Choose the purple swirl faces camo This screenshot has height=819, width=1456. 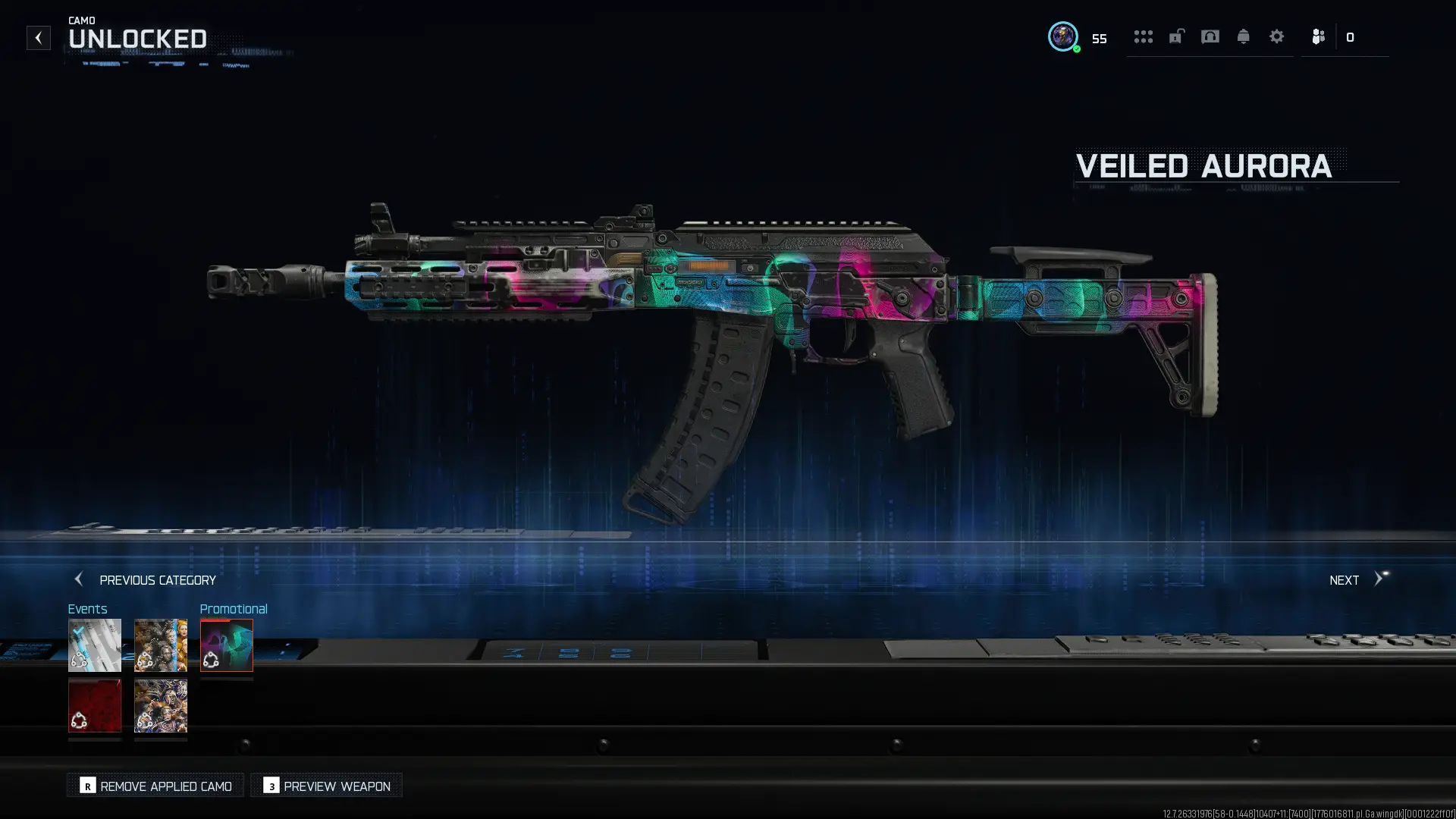point(161,706)
